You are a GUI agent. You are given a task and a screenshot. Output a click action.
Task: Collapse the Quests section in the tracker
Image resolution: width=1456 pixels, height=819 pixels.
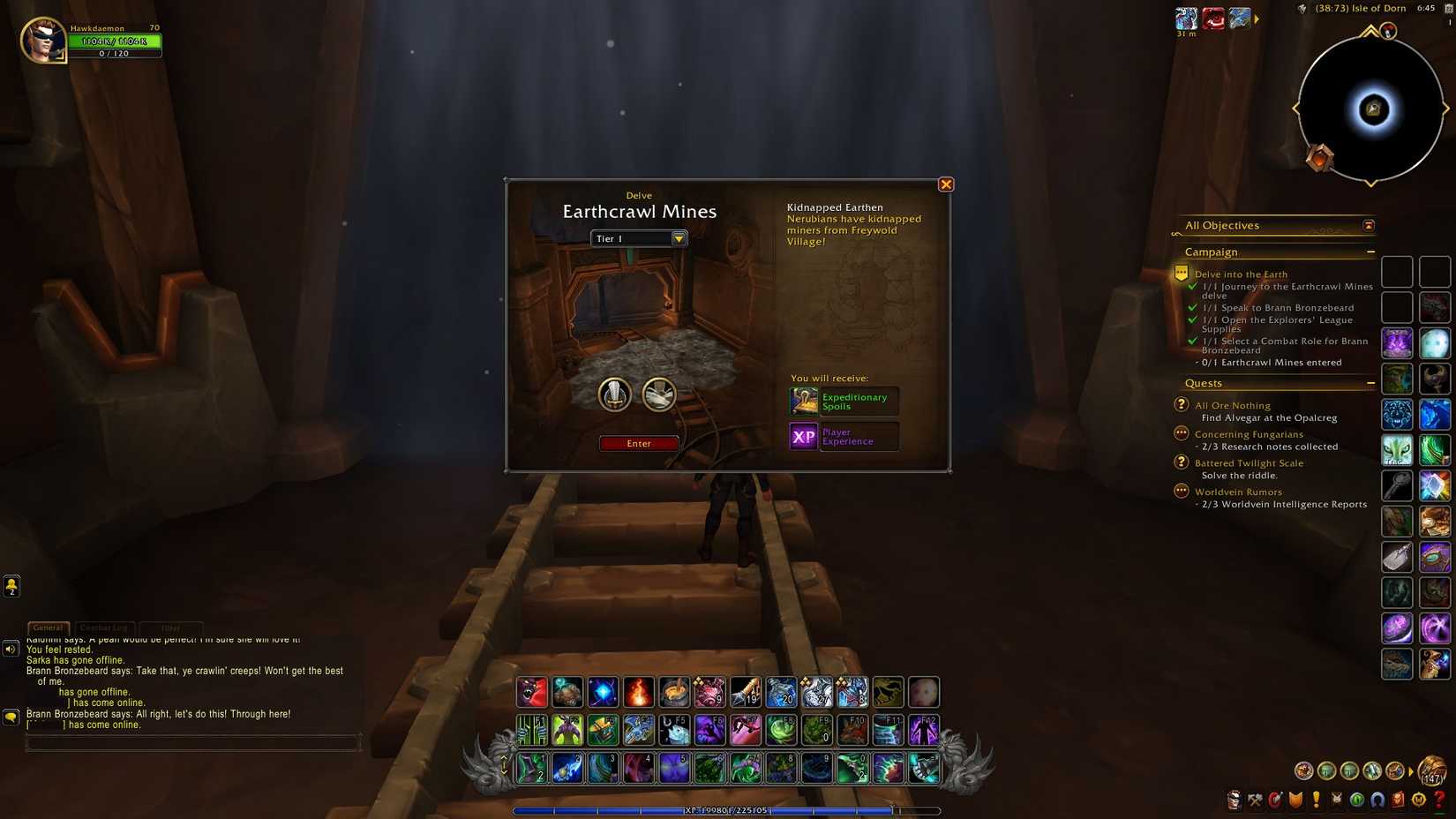point(1370,383)
